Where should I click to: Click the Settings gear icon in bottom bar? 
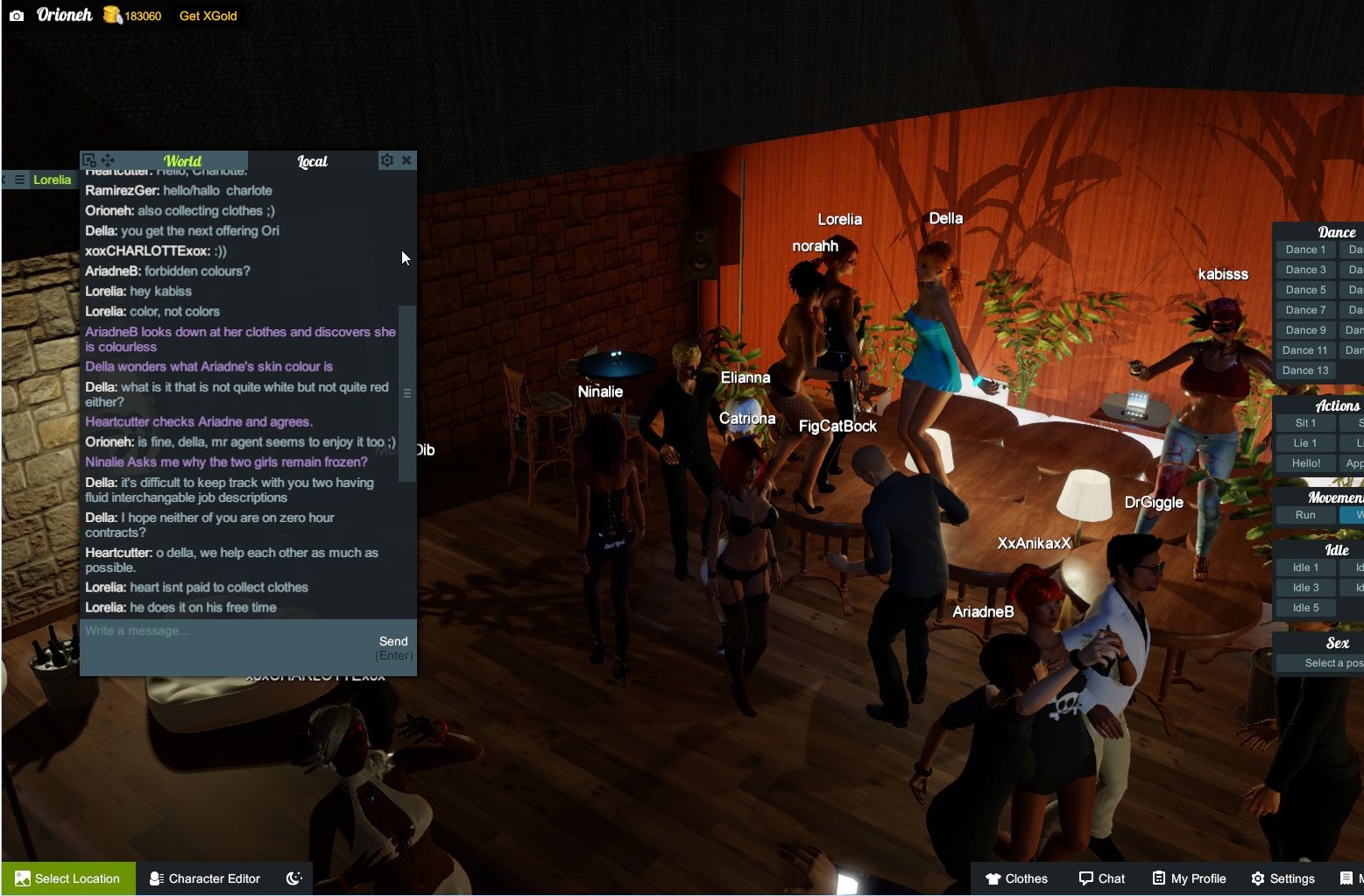point(1260,878)
